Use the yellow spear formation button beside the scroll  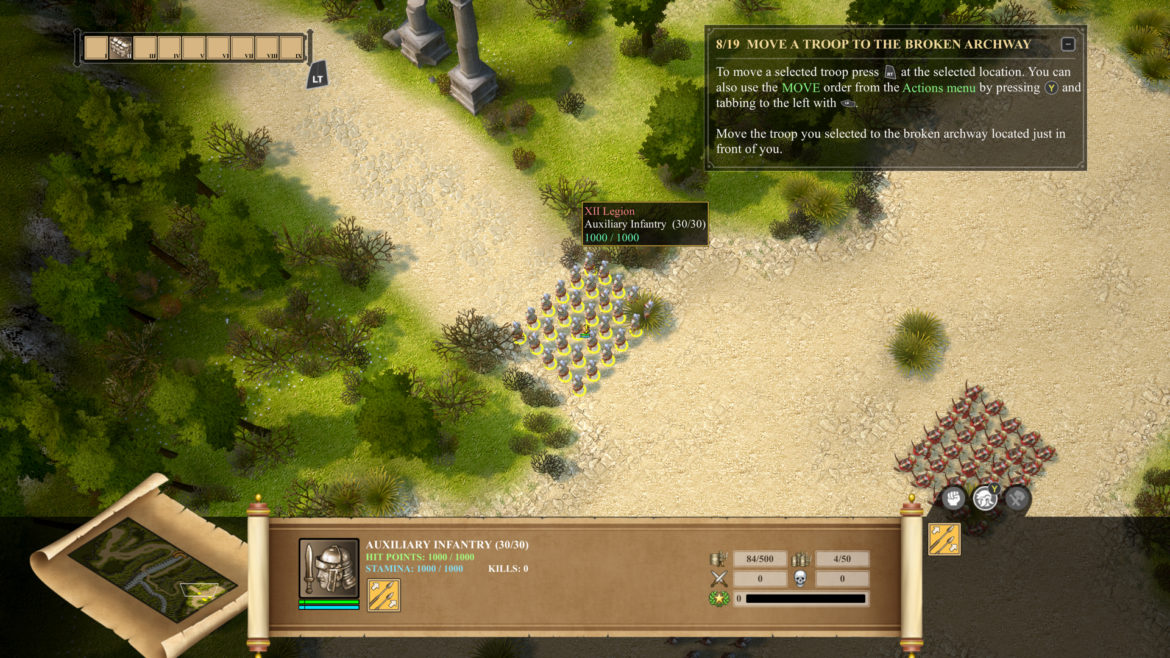tap(944, 539)
